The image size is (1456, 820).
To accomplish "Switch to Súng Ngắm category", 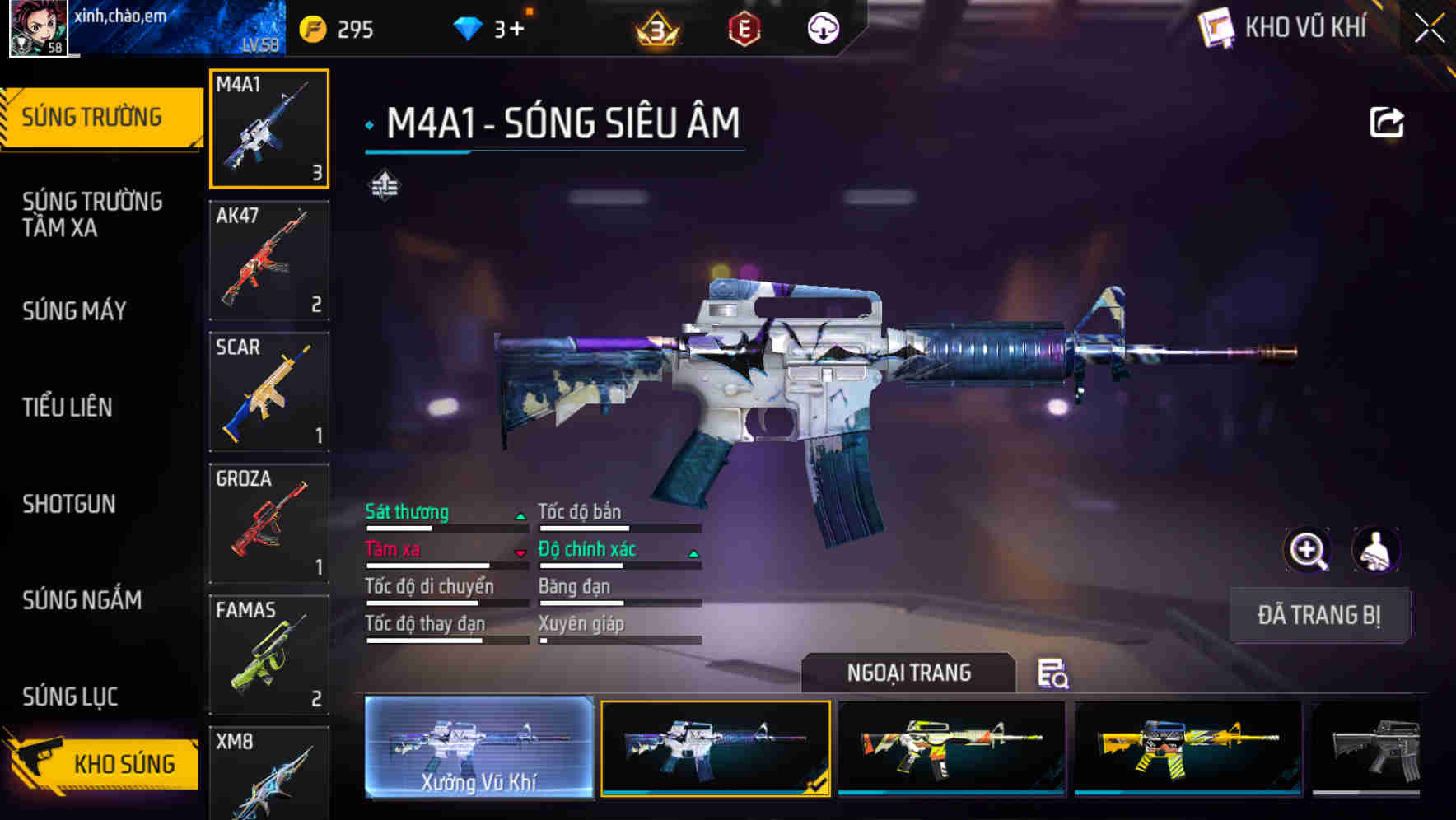I will pos(82,600).
